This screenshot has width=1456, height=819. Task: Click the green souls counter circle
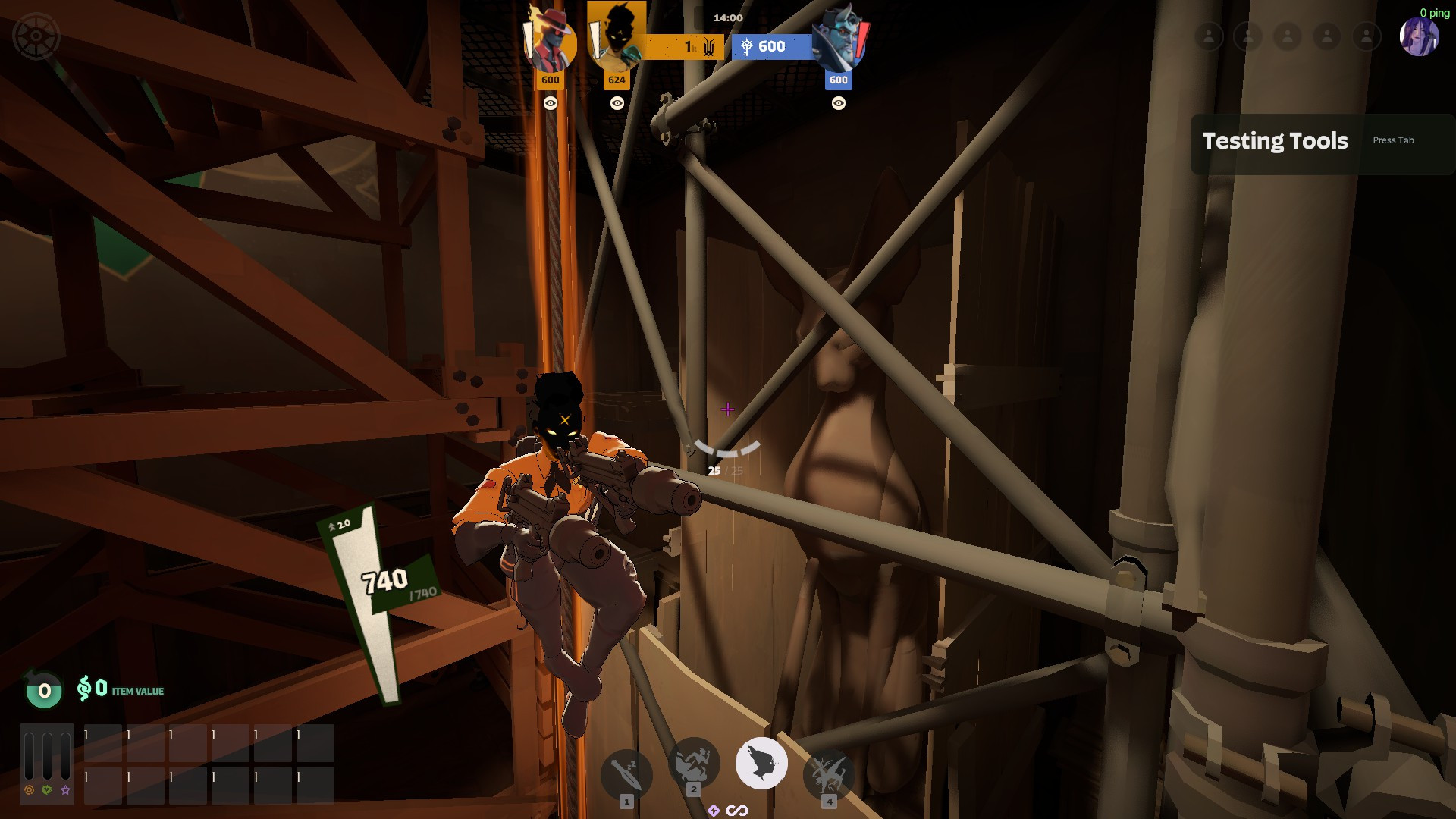coord(44,690)
